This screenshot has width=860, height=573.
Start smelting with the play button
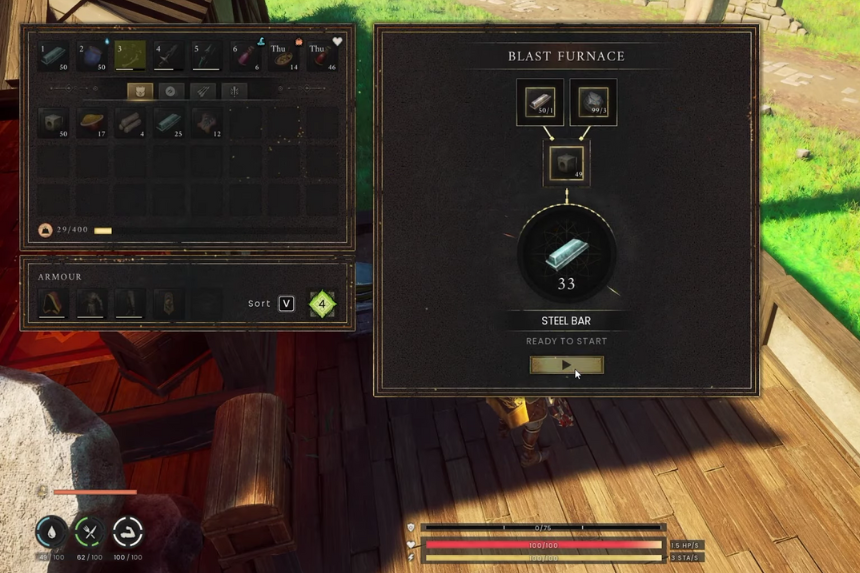click(566, 365)
